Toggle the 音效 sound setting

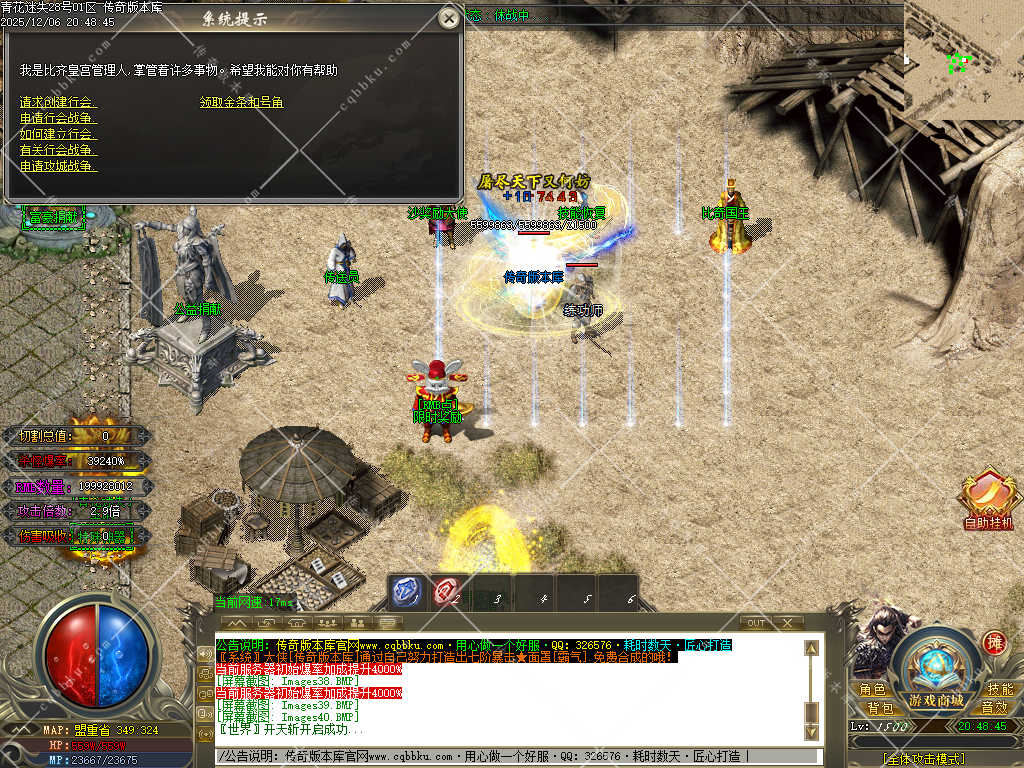coord(994,708)
